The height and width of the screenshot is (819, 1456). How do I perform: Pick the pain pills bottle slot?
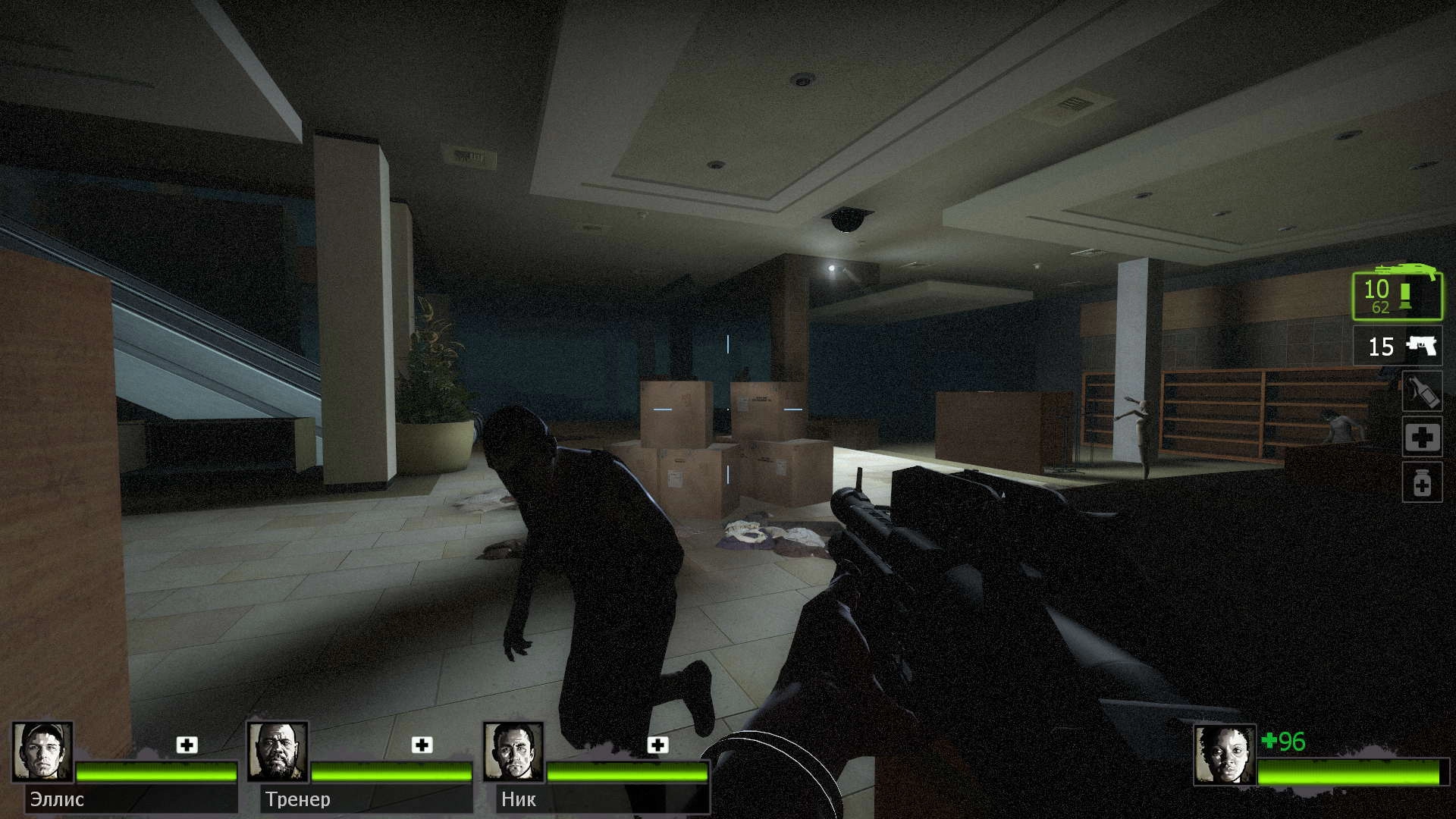tap(1421, 482)
